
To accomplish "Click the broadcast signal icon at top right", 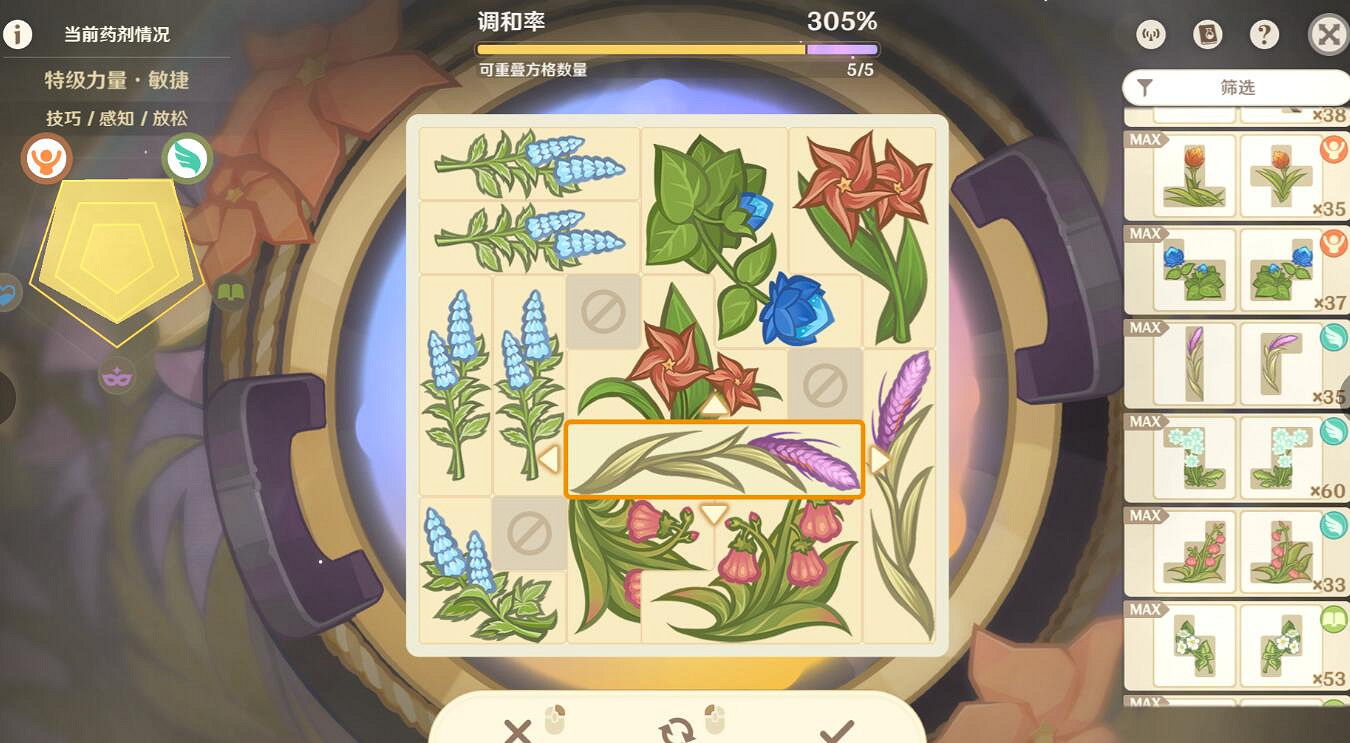I will click(1150, 34).
